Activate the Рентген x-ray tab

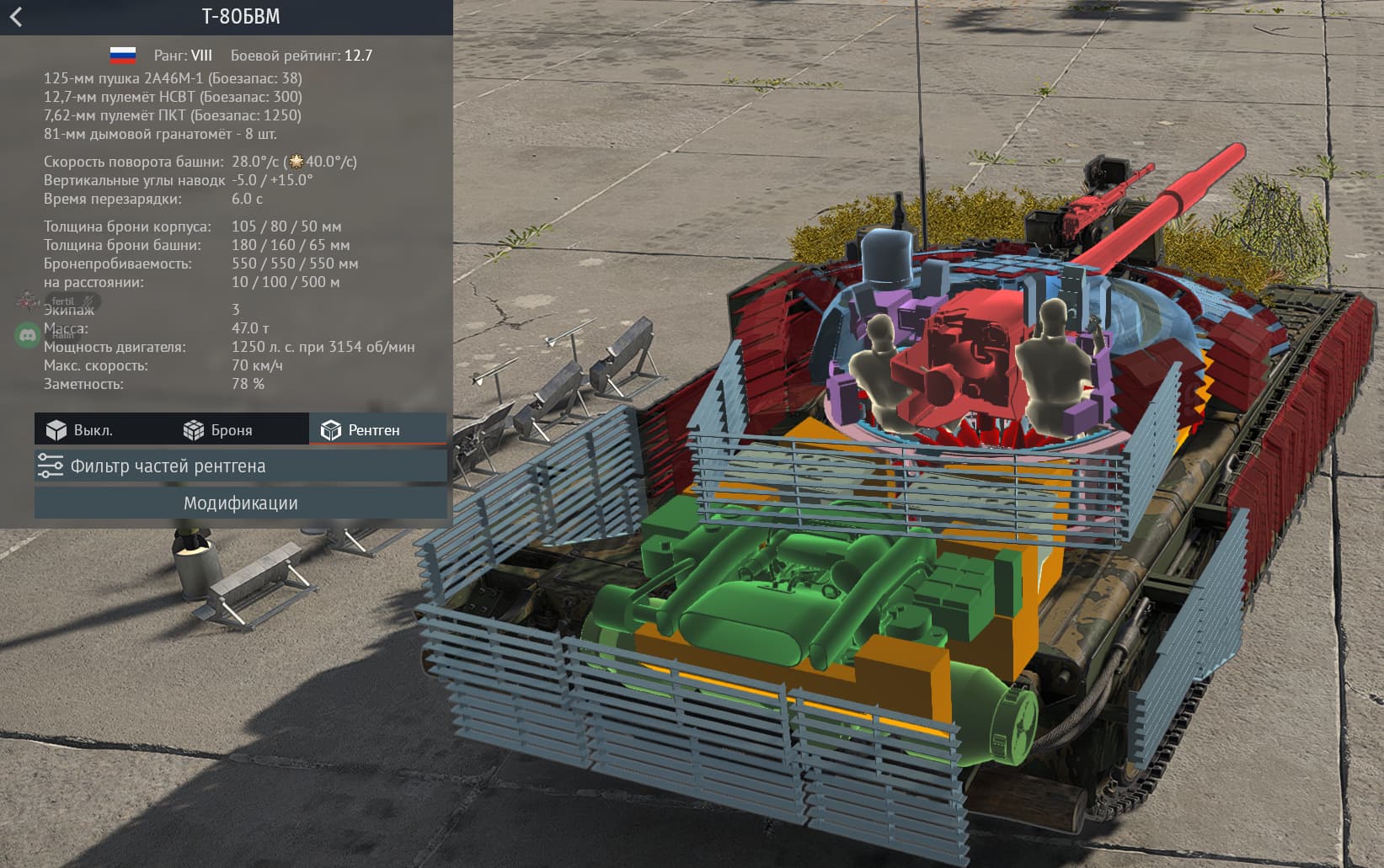(361, 430)
